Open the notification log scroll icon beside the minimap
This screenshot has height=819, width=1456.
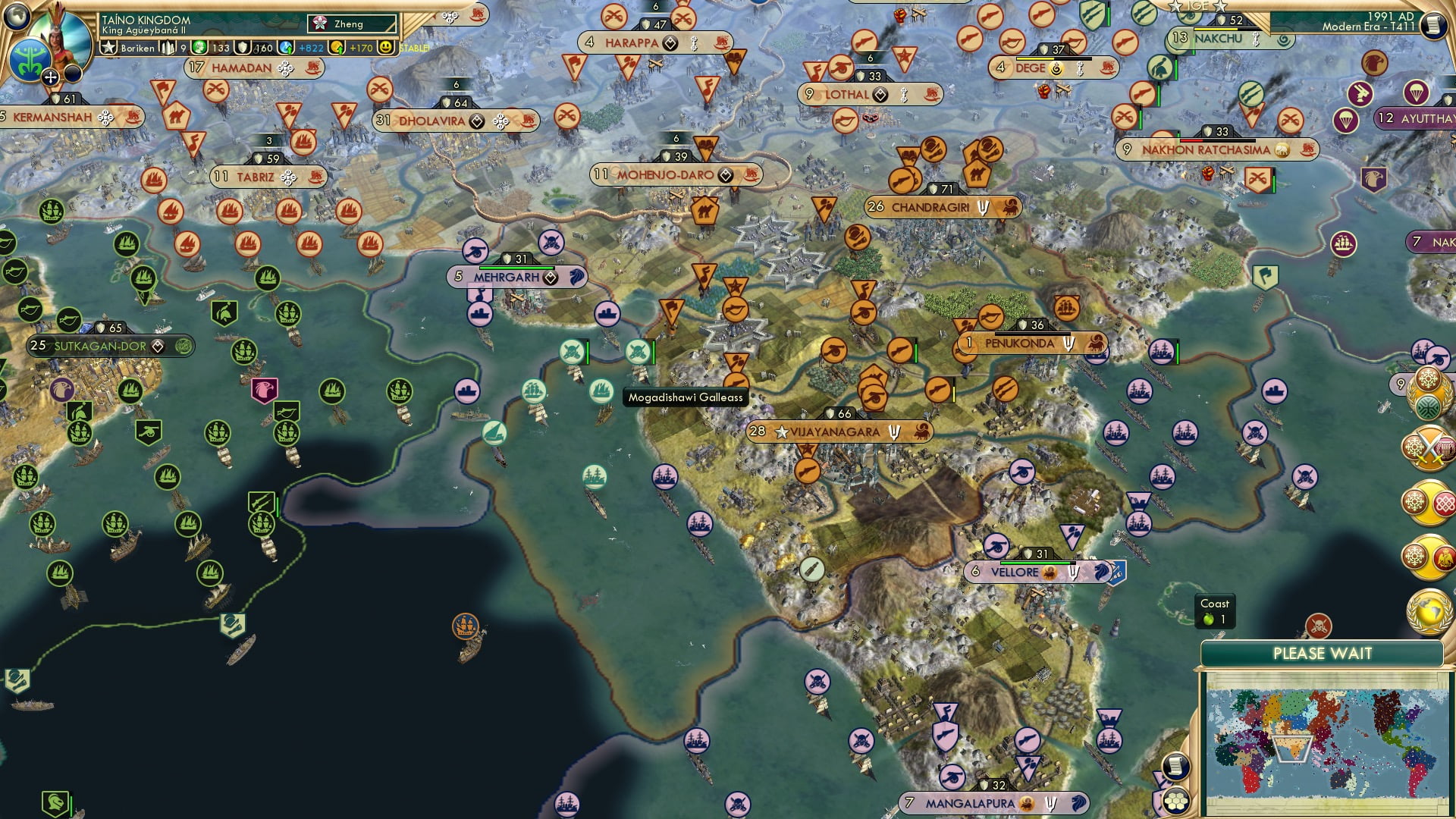1177,765
